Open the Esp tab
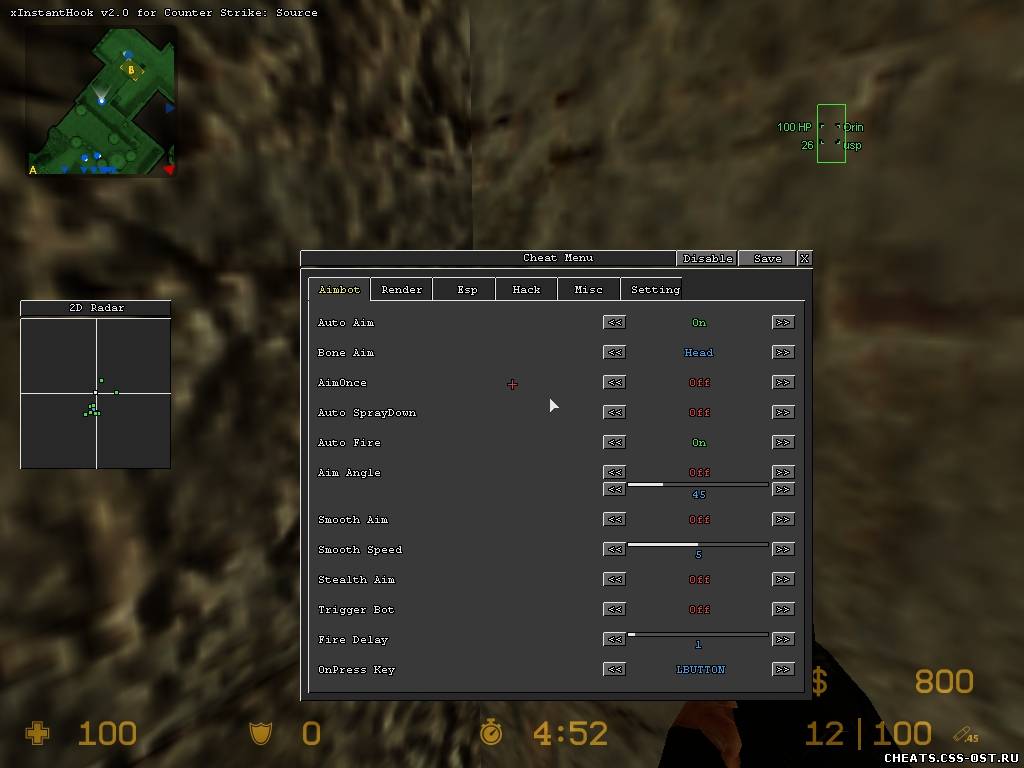 (x=467, y=290)
